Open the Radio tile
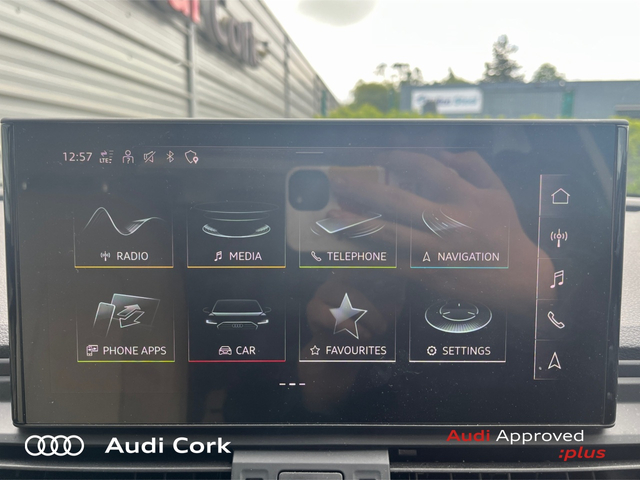The image size is (640, 480). 124,236
